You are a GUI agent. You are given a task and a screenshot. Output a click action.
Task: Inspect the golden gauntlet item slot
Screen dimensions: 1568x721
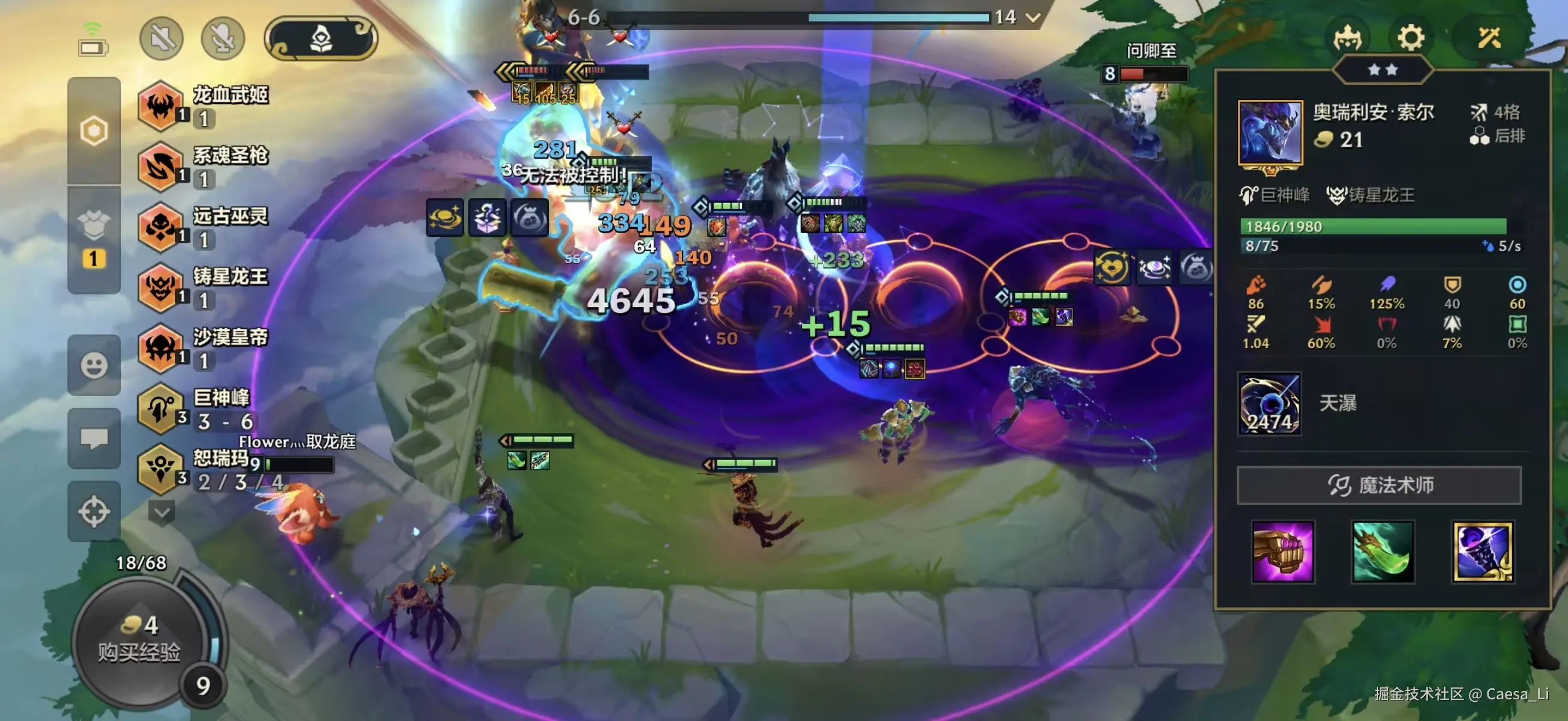(x=1282, y=552)
